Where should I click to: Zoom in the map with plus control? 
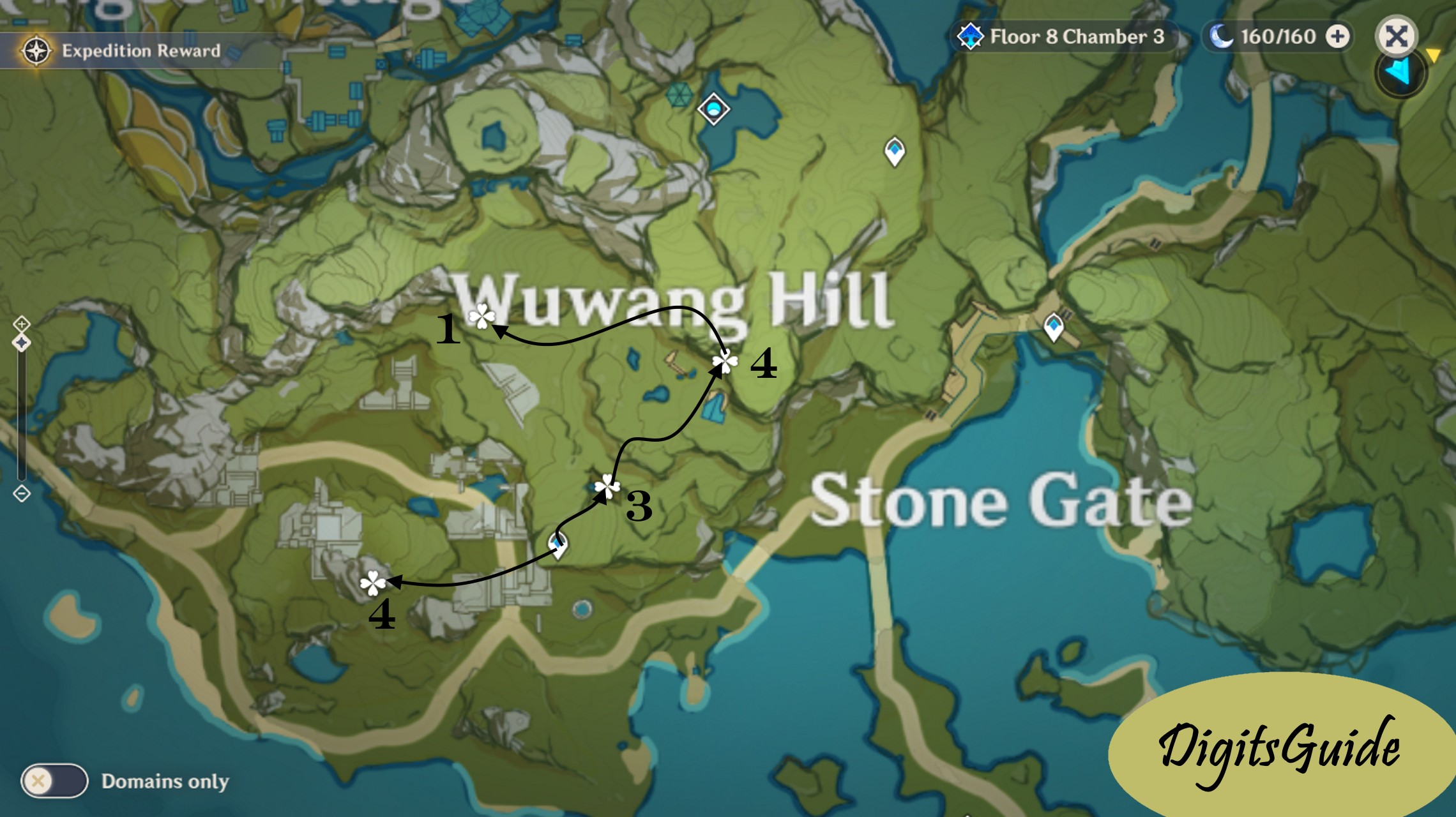coord(22,324)
